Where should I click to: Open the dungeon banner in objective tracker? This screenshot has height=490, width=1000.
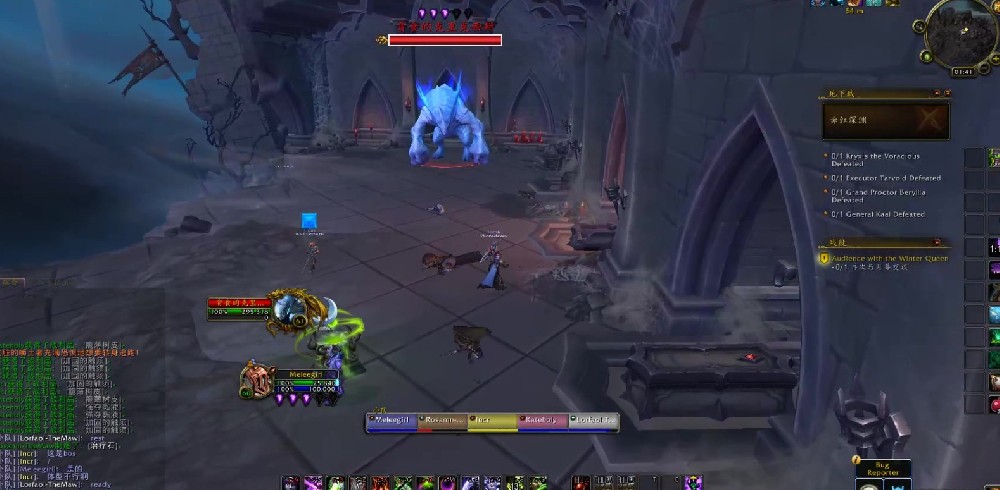886,122
